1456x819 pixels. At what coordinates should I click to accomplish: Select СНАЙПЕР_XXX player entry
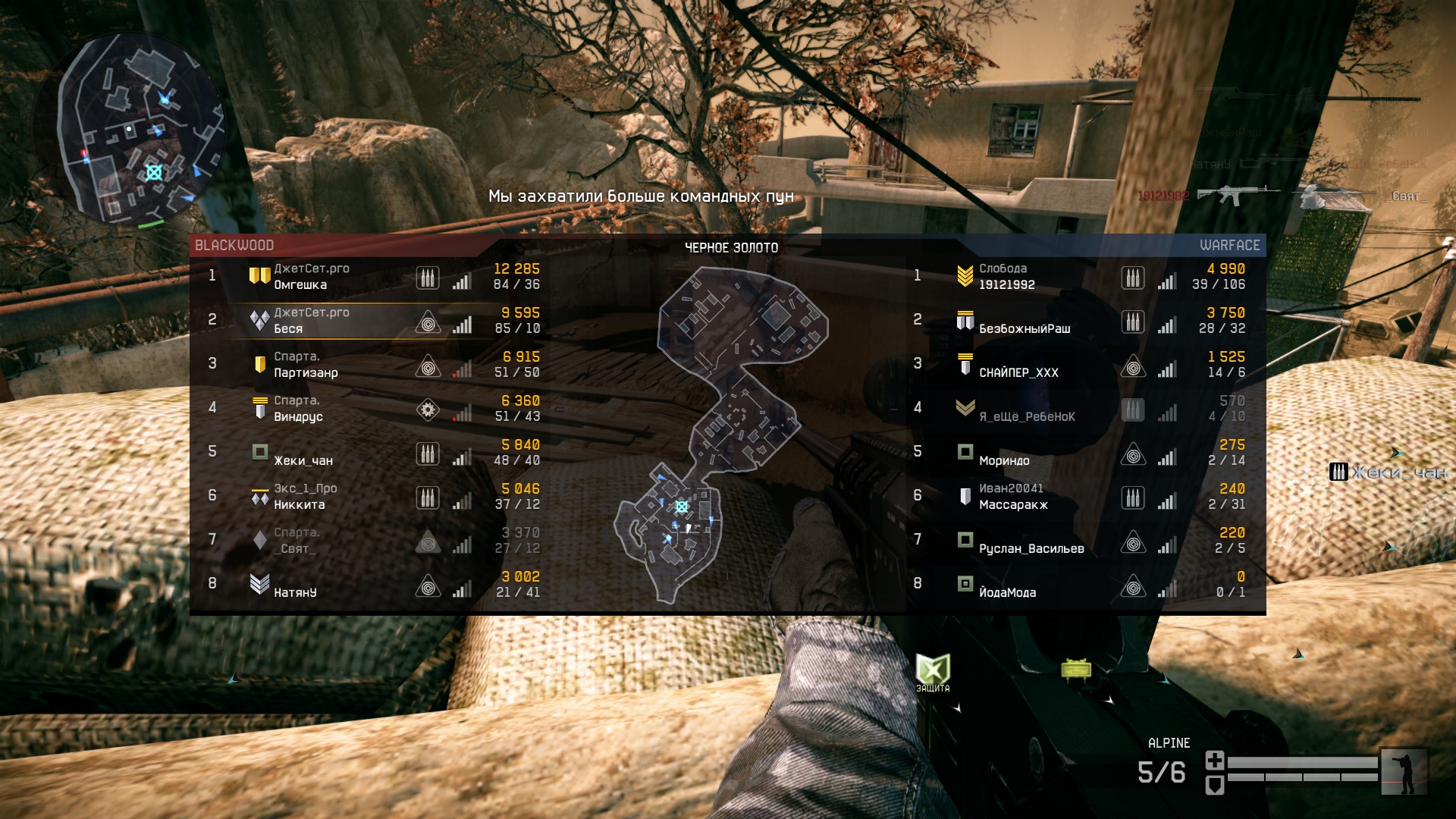[1018, 373]
